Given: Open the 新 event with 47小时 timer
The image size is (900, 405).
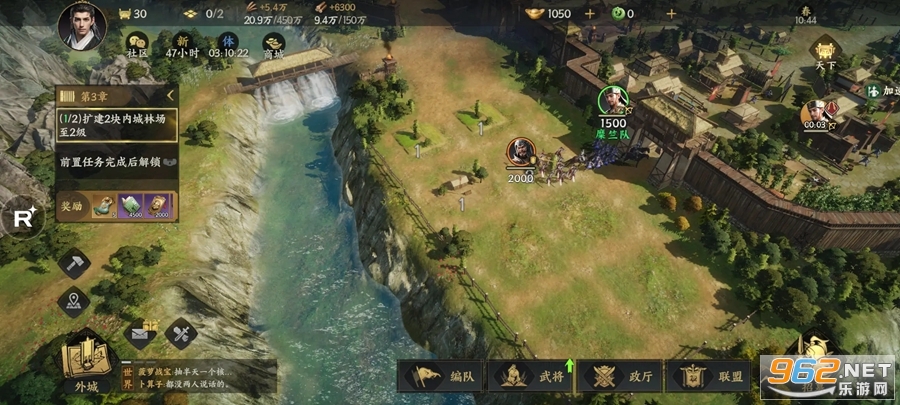Looking at the screenshot, I should 184,42.
